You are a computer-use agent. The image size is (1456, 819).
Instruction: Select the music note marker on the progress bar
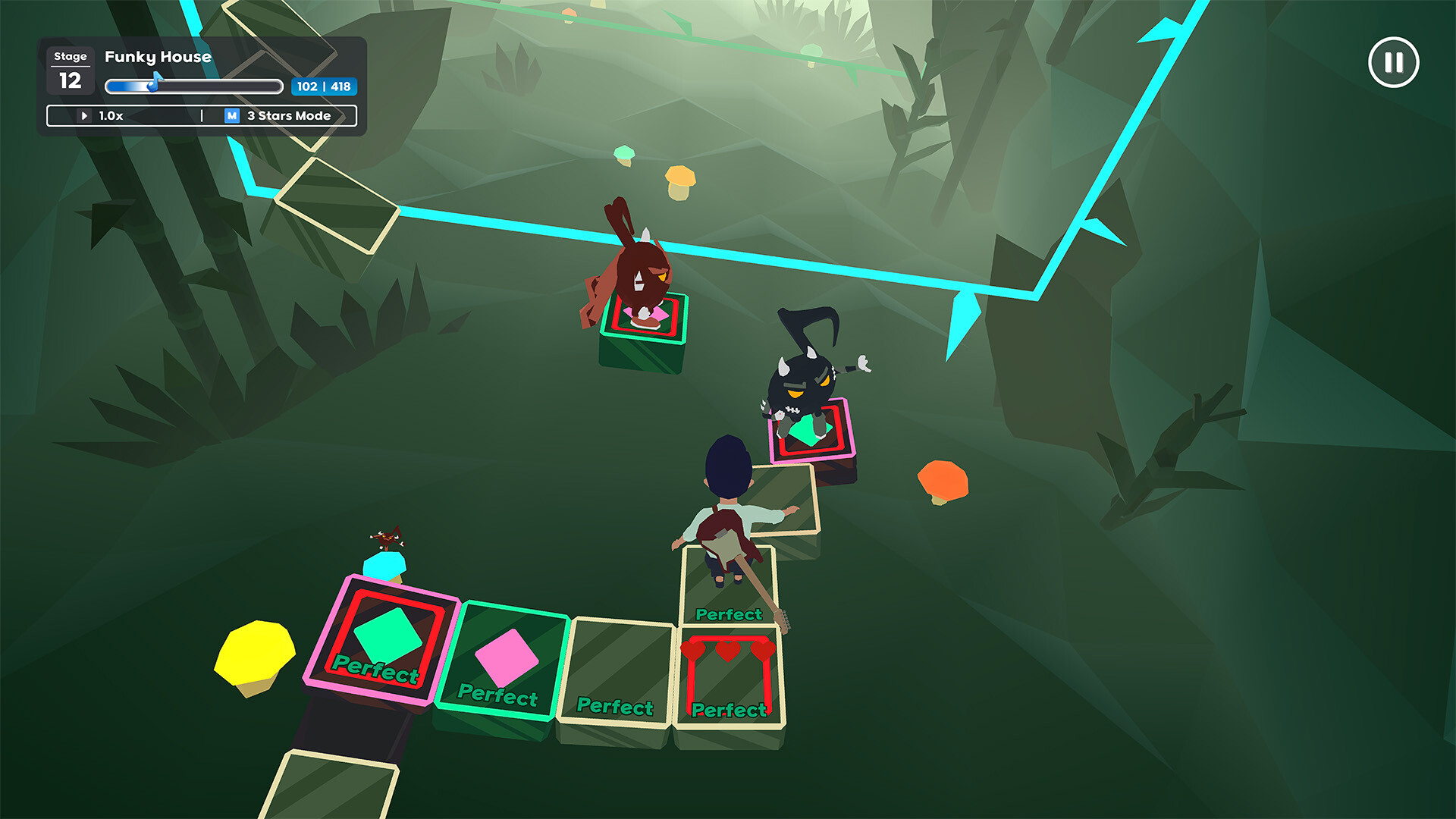click(x=155, y=82)
